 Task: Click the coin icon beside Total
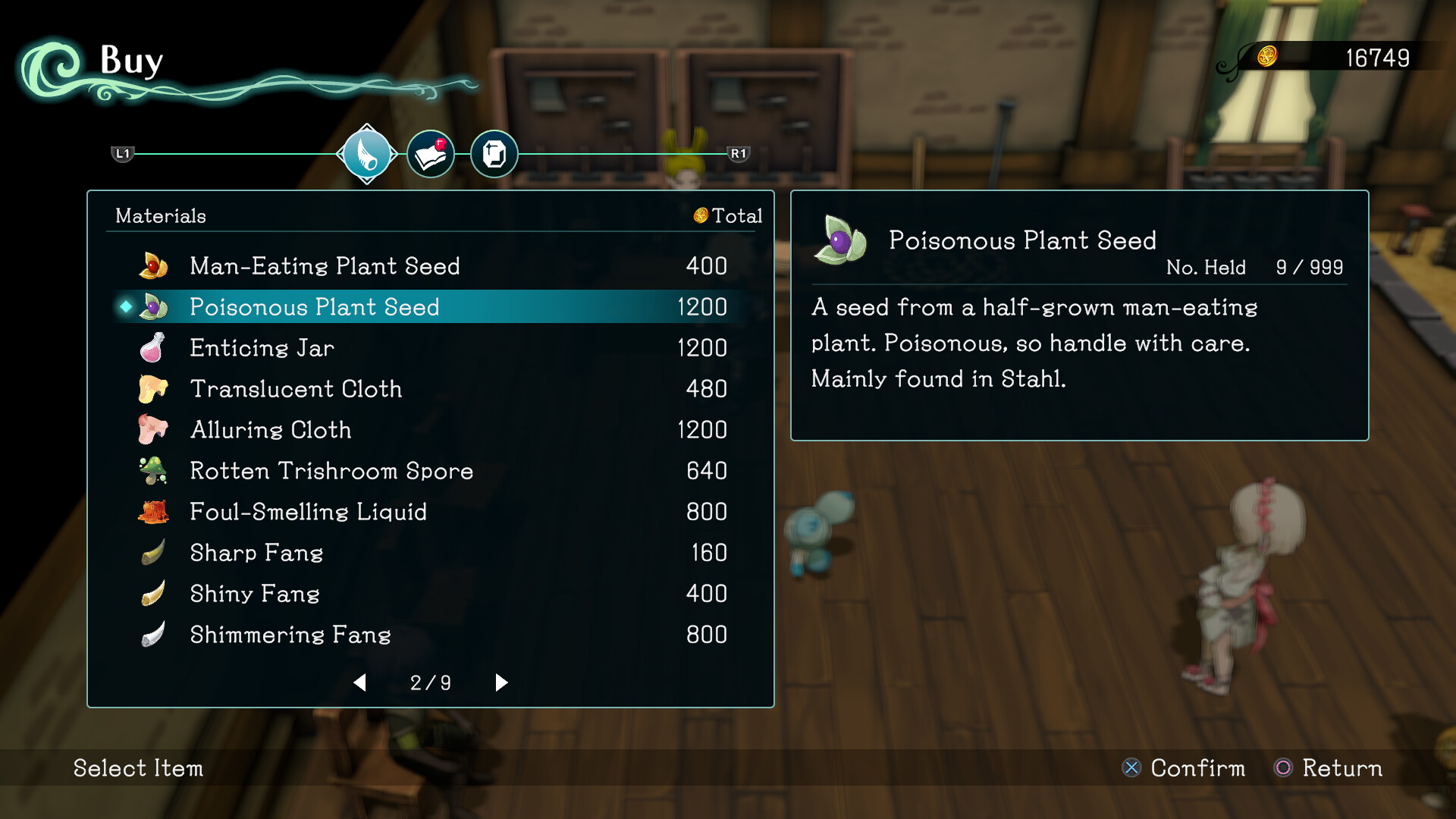click(700, 216)
